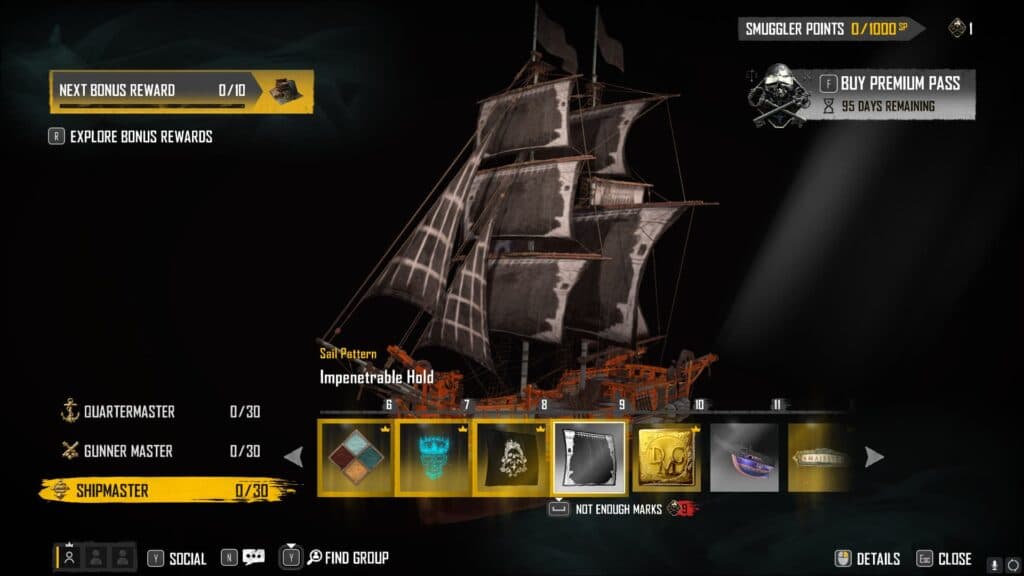Open the chat bubble icon
The height and width of the screenshot is (576, 1024).
pyautogui.click(x=253, y=558)
